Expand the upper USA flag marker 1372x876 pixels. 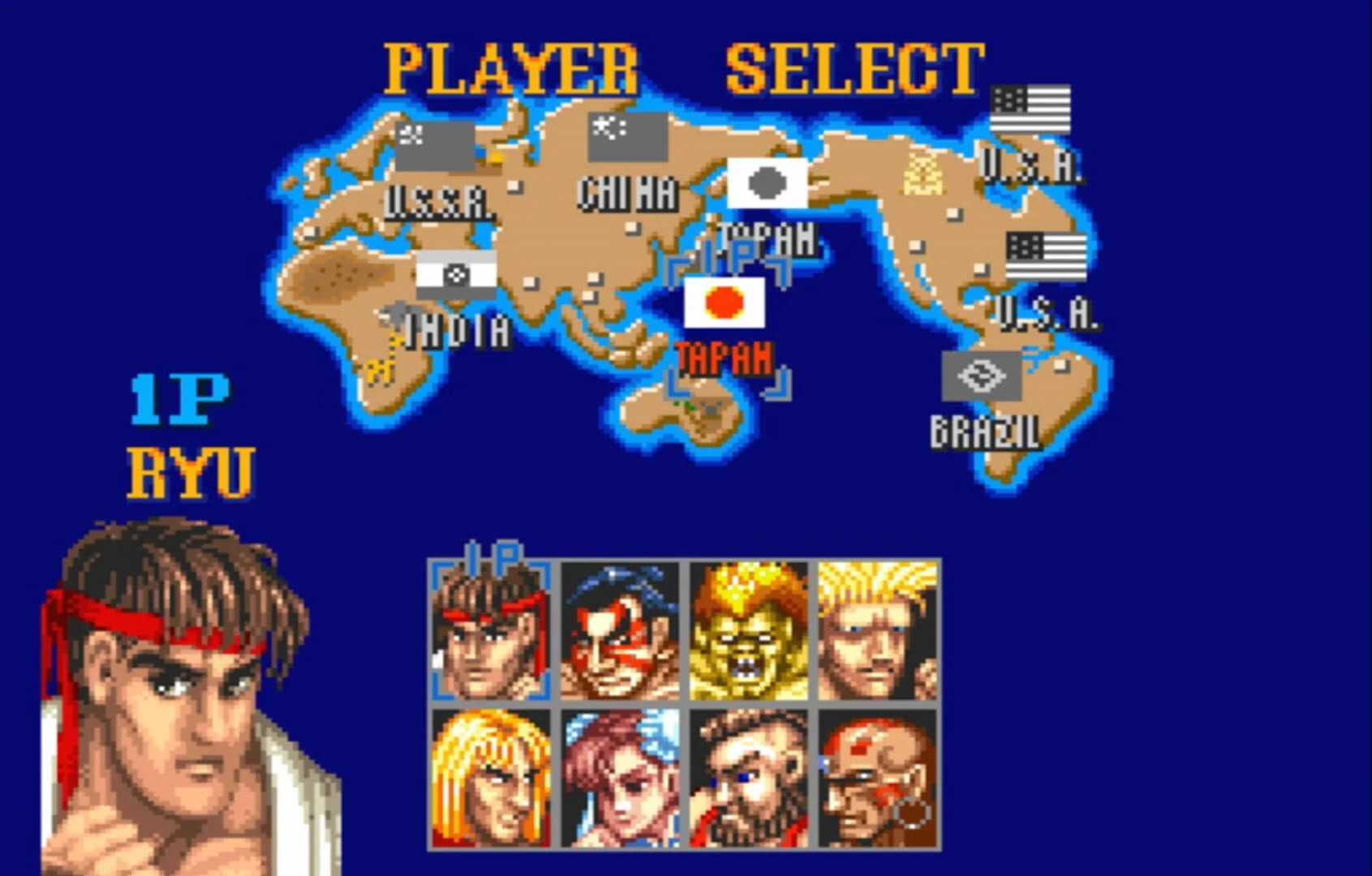tap(1030, 110)
